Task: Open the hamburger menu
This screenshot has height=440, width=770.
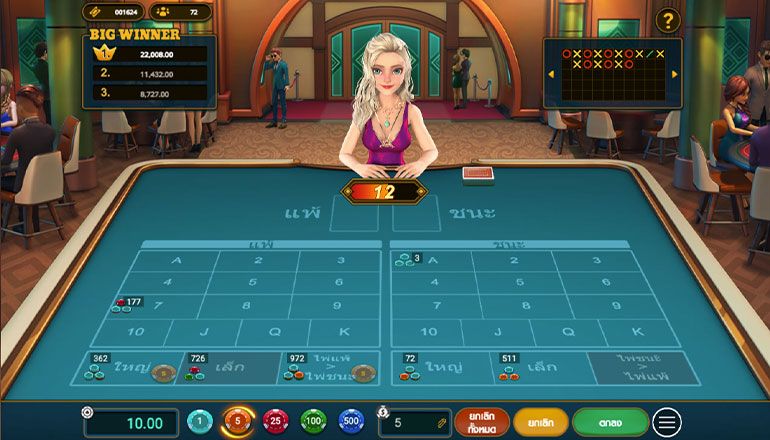Action: point(667,422)
